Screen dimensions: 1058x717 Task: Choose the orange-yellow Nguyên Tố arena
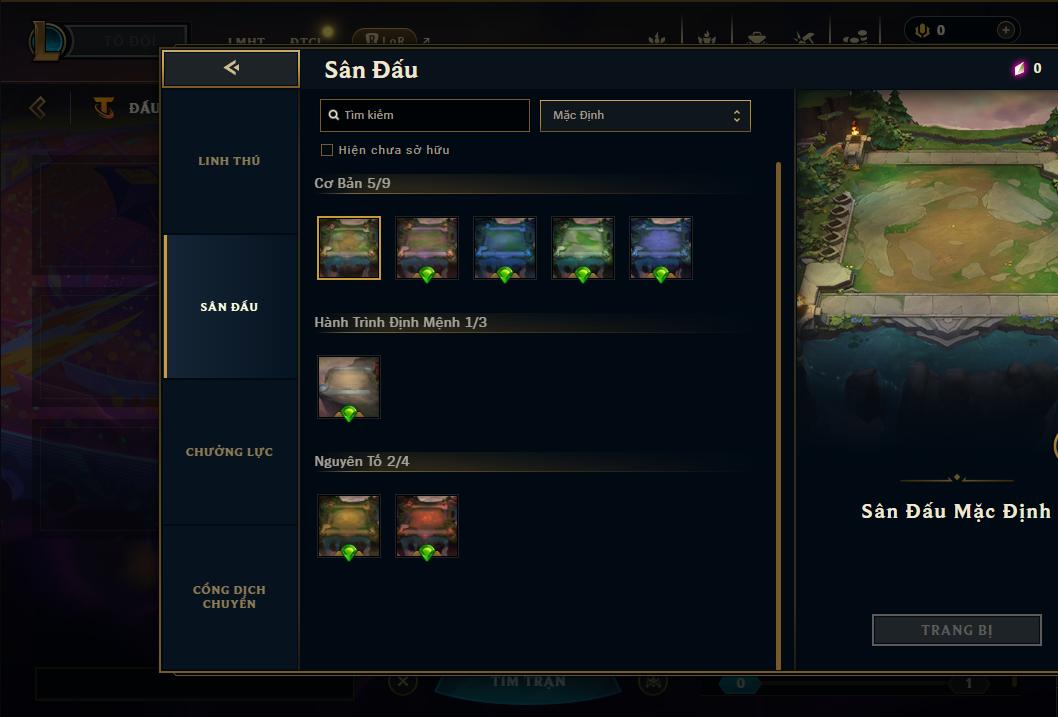pyautogui.click(x=349, y=526)
